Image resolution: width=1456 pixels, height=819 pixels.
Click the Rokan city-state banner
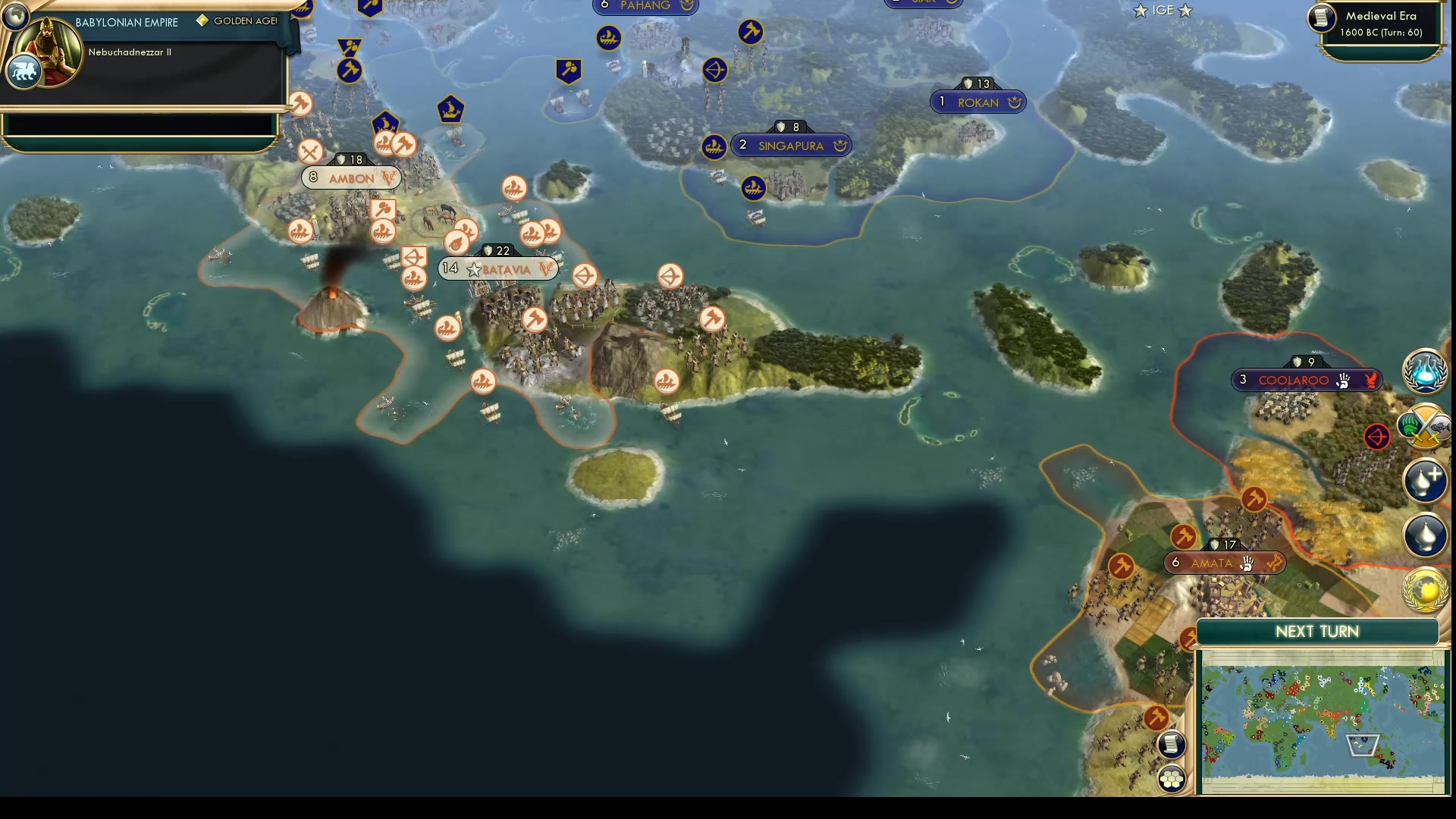[979, 102]
